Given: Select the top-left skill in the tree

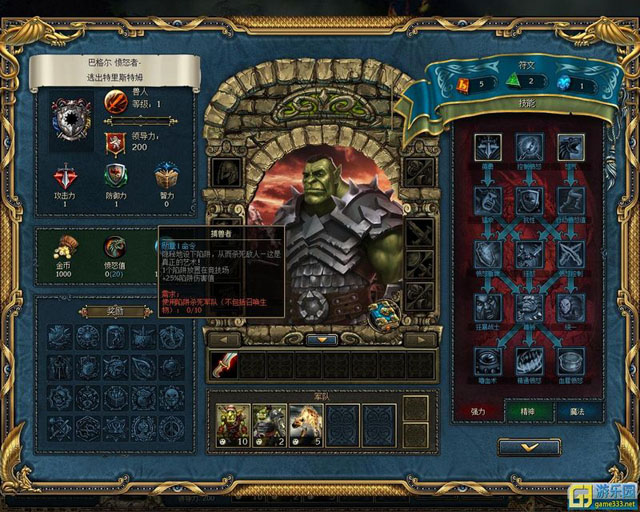Looking at the screenshot, I should [488, 147].
